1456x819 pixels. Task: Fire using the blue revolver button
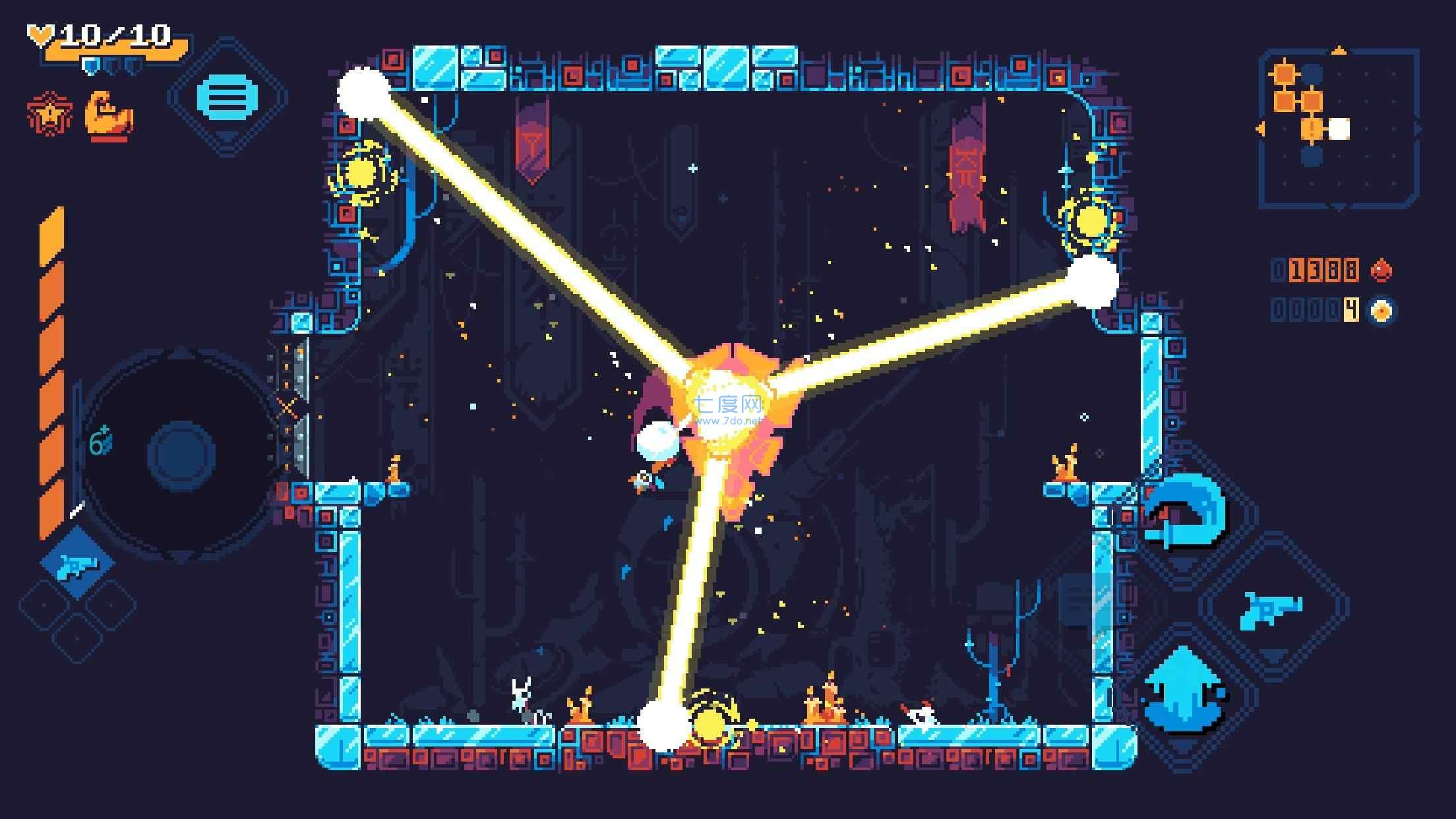coord(1271,608)
